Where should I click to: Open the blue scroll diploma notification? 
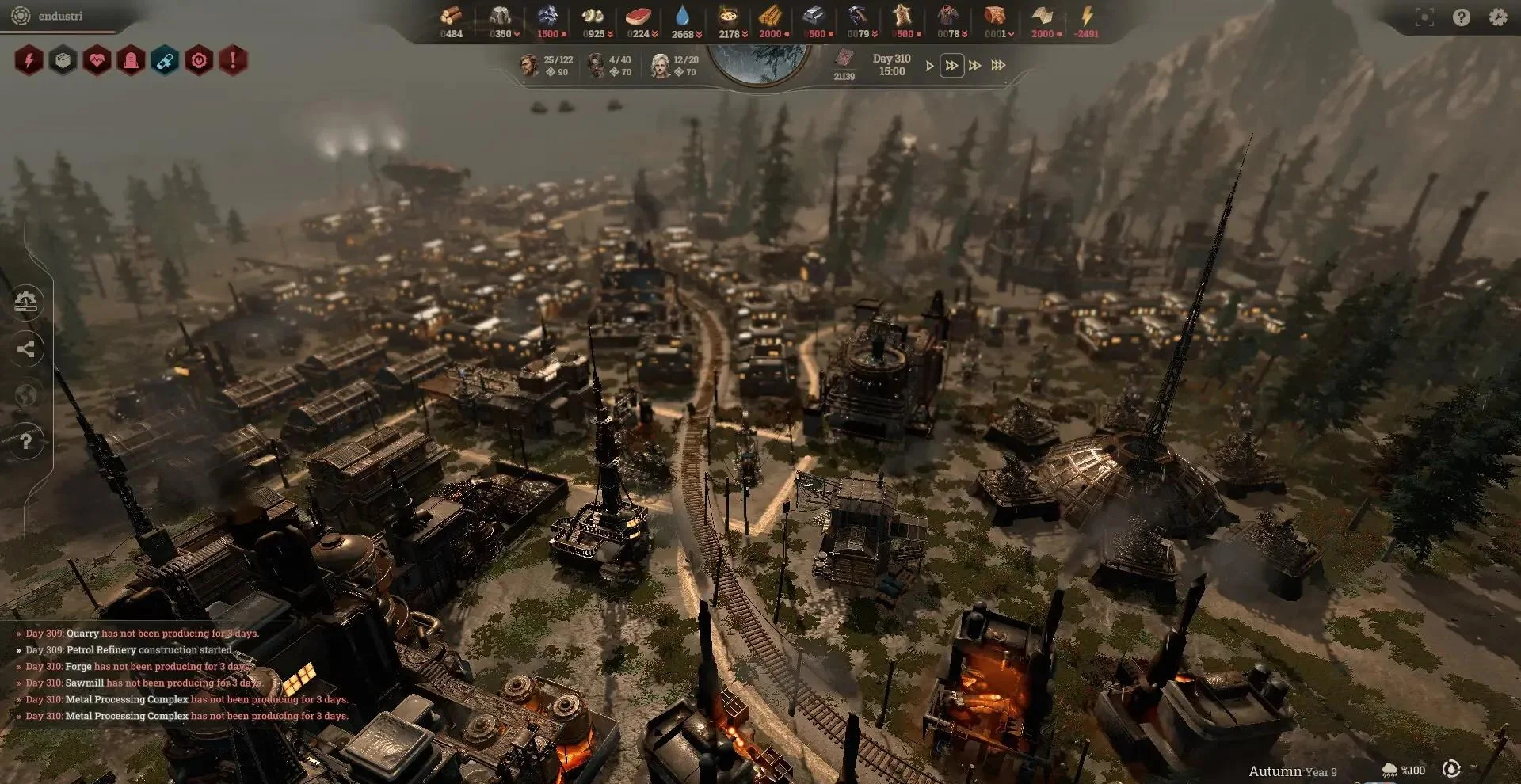click(x=165, y=60)
